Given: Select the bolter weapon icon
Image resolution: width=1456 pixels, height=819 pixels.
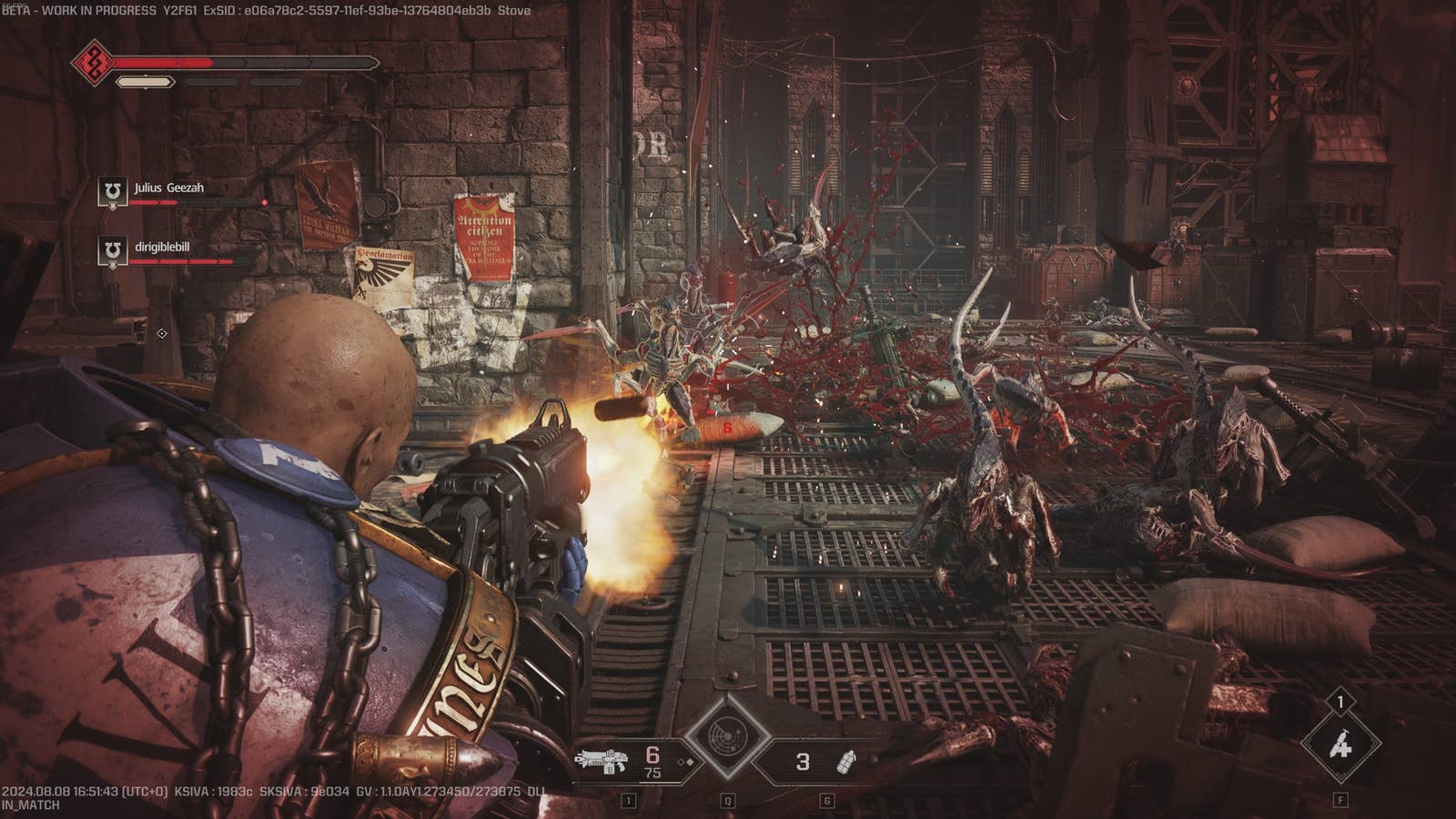Looking at the screenshot, I should click(x=602, y=761).
